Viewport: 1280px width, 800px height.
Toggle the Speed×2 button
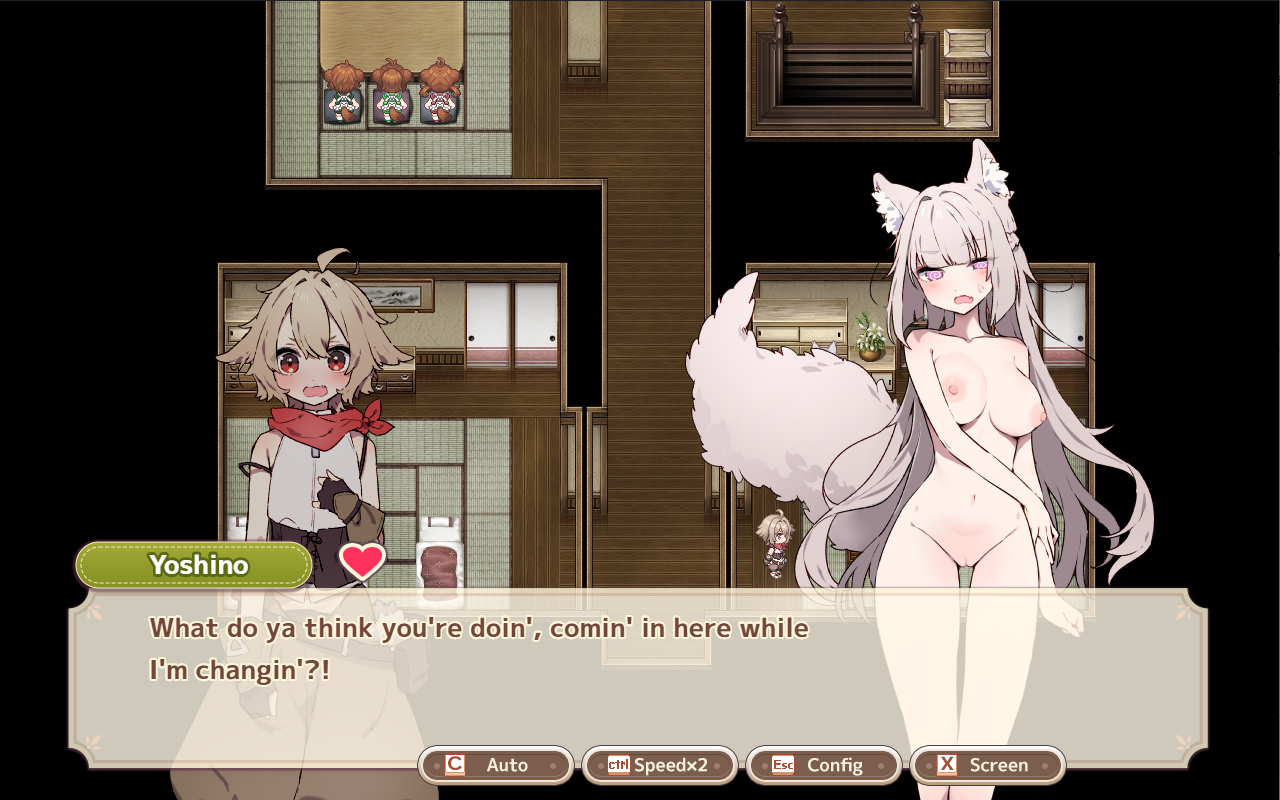click(x=660, y=765)
